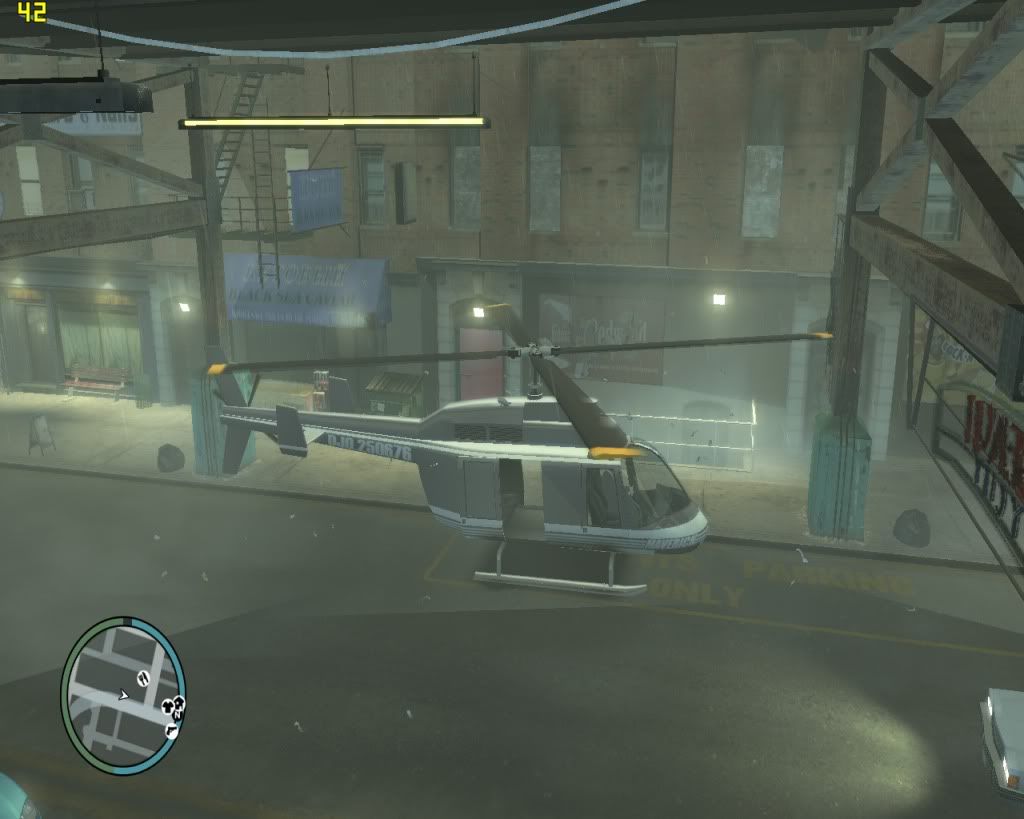Click the white player arrow on the radar
Image resolution: width=1024 pixels, height=819 pixels.
click(123, 695)
